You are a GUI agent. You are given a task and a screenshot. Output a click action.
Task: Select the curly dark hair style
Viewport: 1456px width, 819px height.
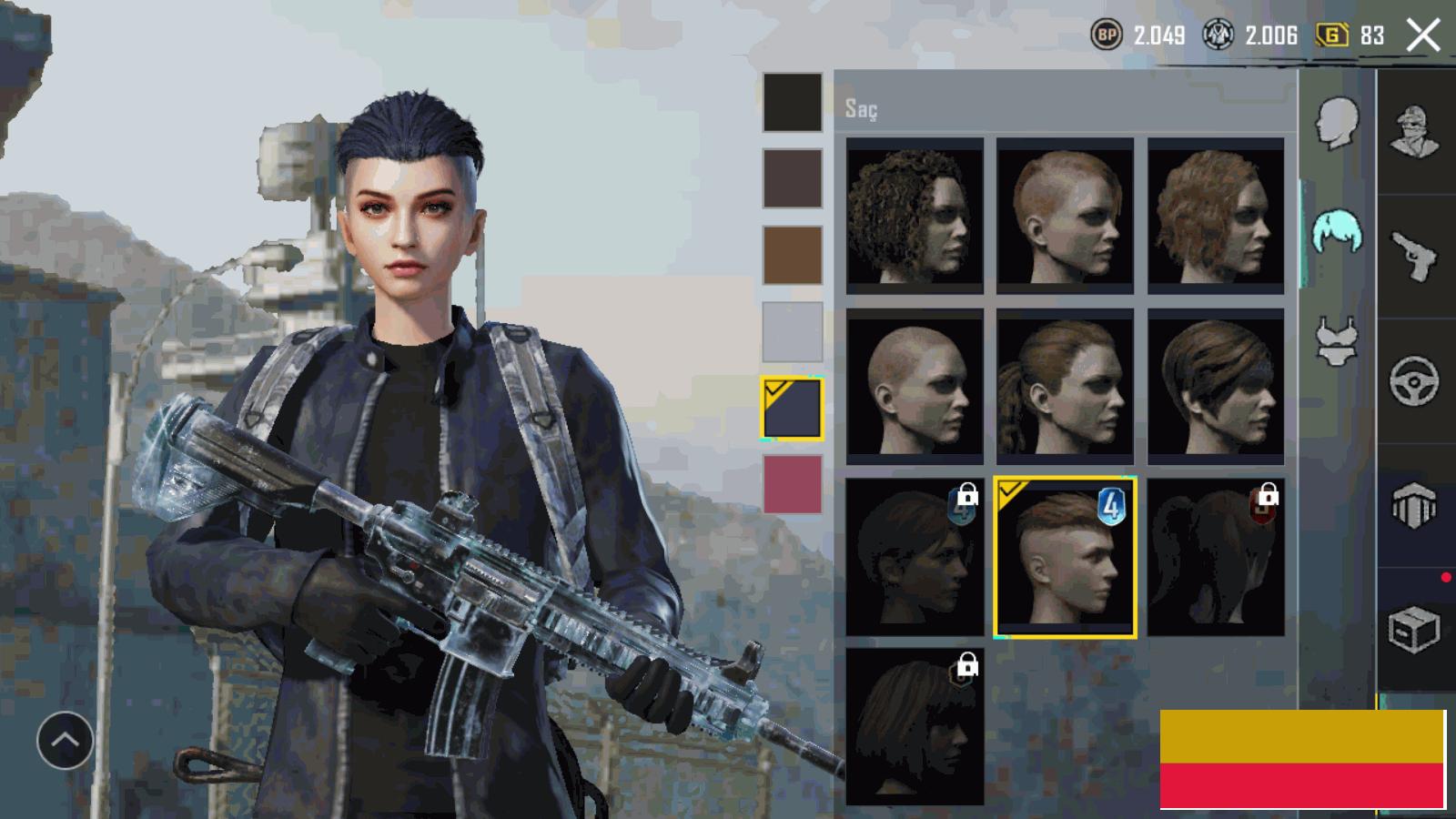pos(915,217)
